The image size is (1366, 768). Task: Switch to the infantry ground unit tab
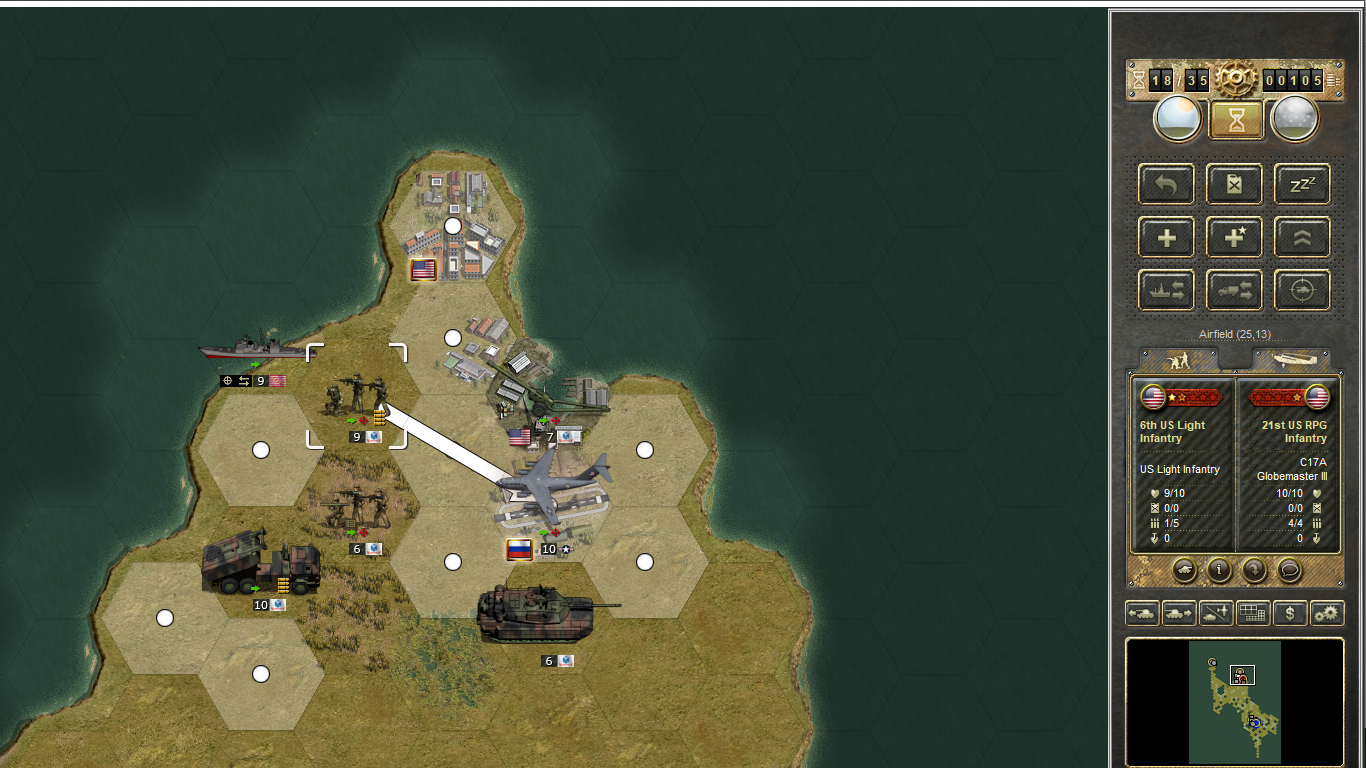click(1180, 360)
